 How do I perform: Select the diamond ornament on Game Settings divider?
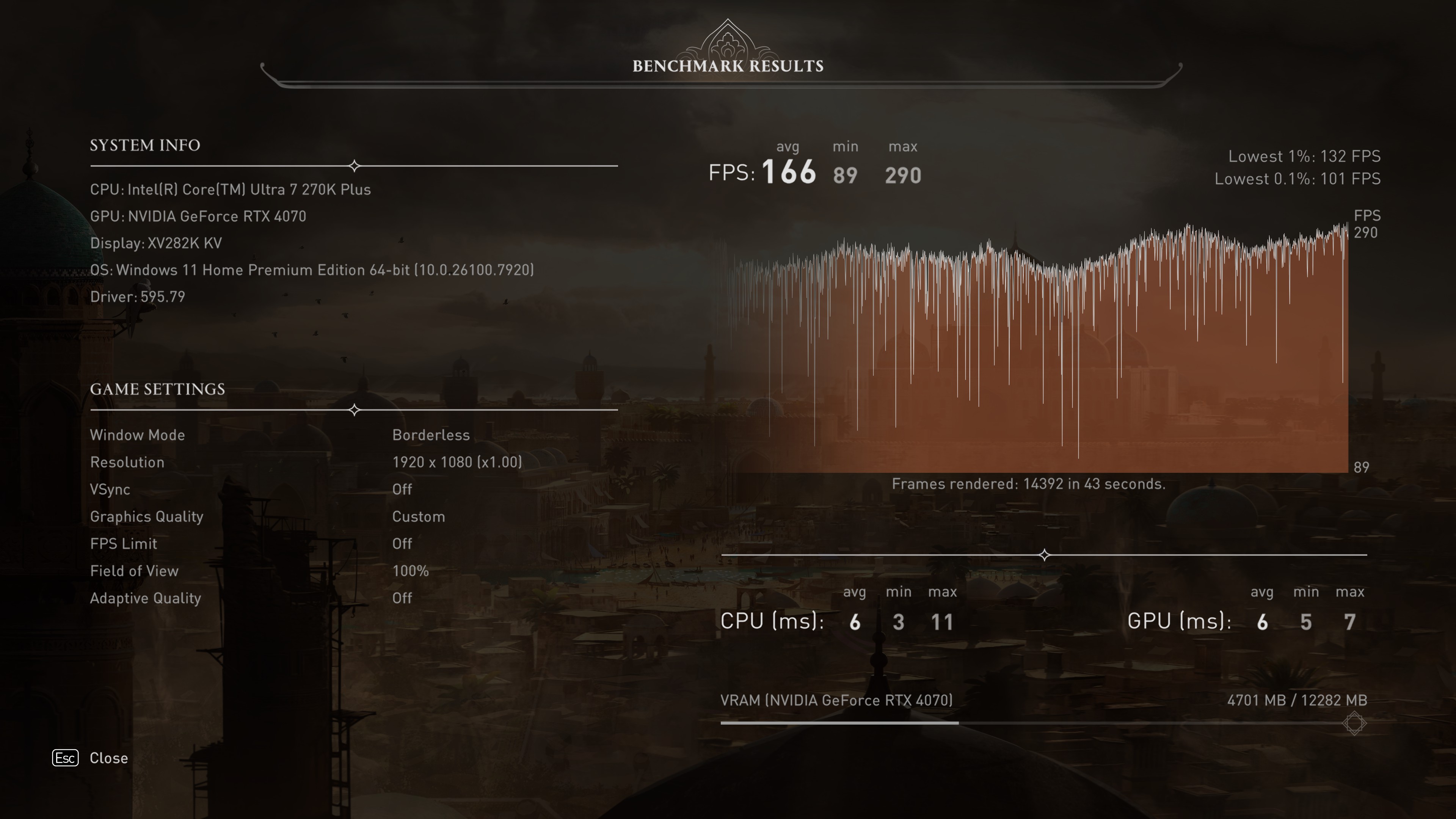pyautogui.click(x=355, y=410)
